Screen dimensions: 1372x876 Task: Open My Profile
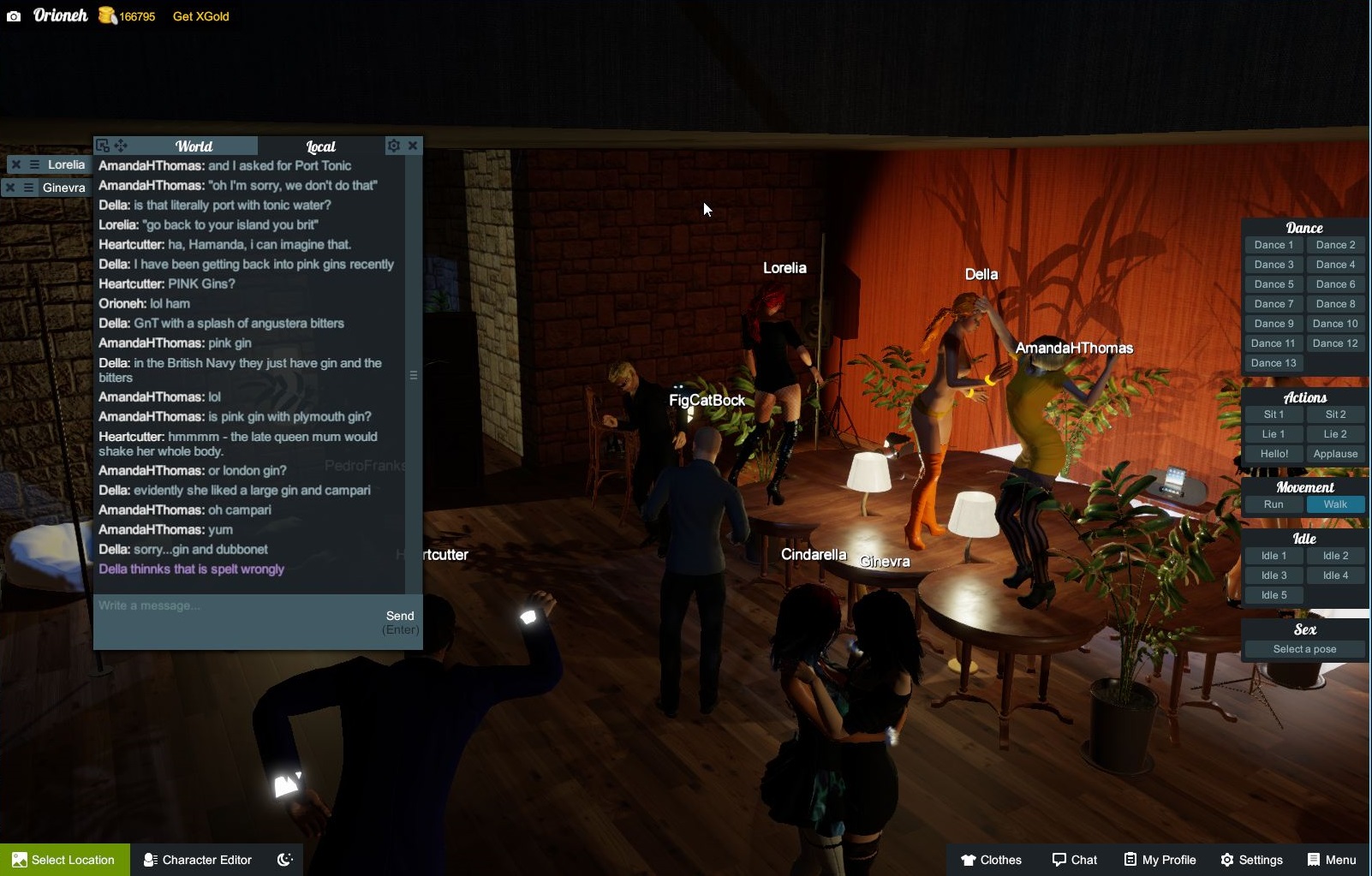click(x=1160, y=860)
